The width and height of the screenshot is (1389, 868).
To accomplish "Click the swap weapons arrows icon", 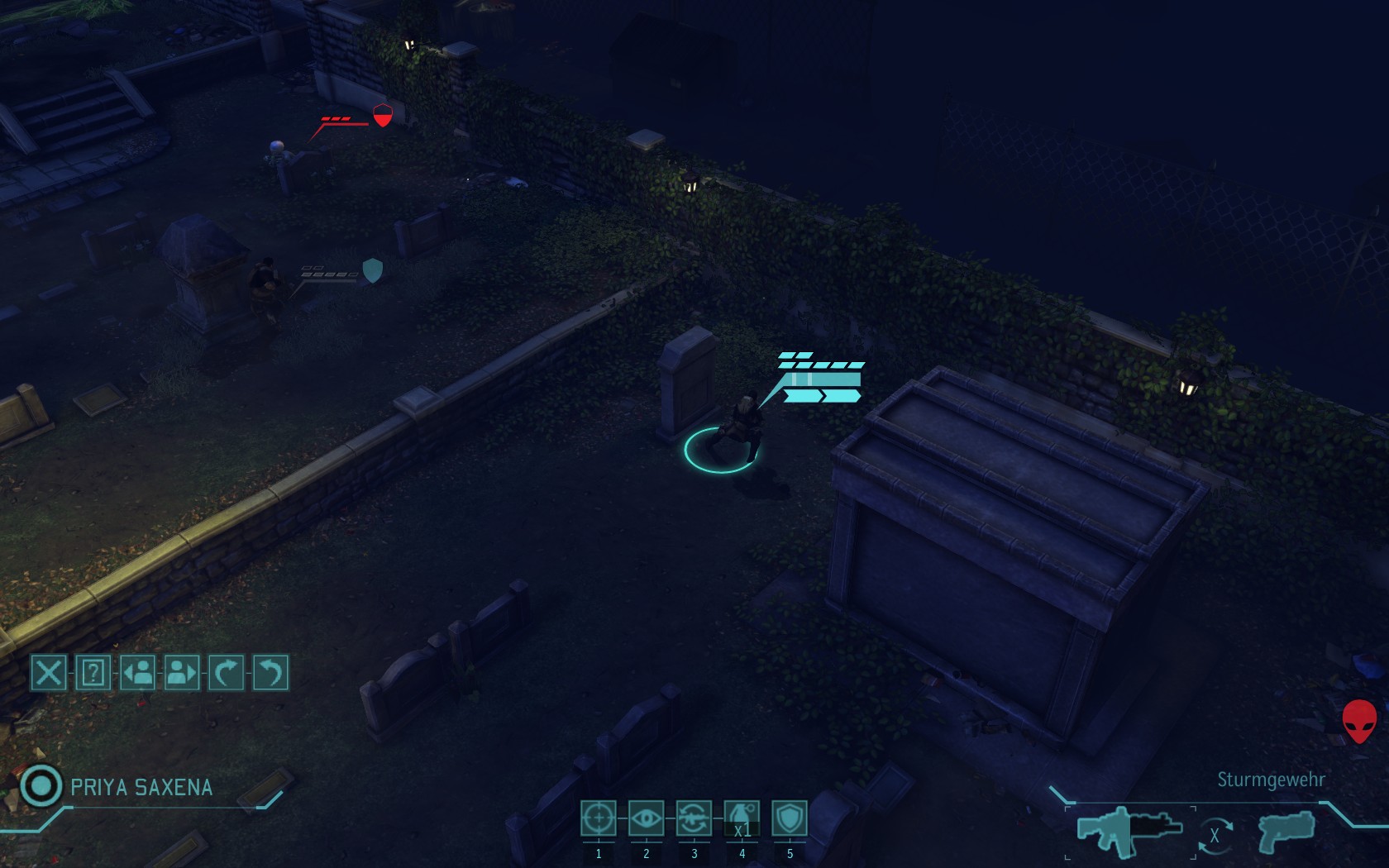I will coord(1215,836).
